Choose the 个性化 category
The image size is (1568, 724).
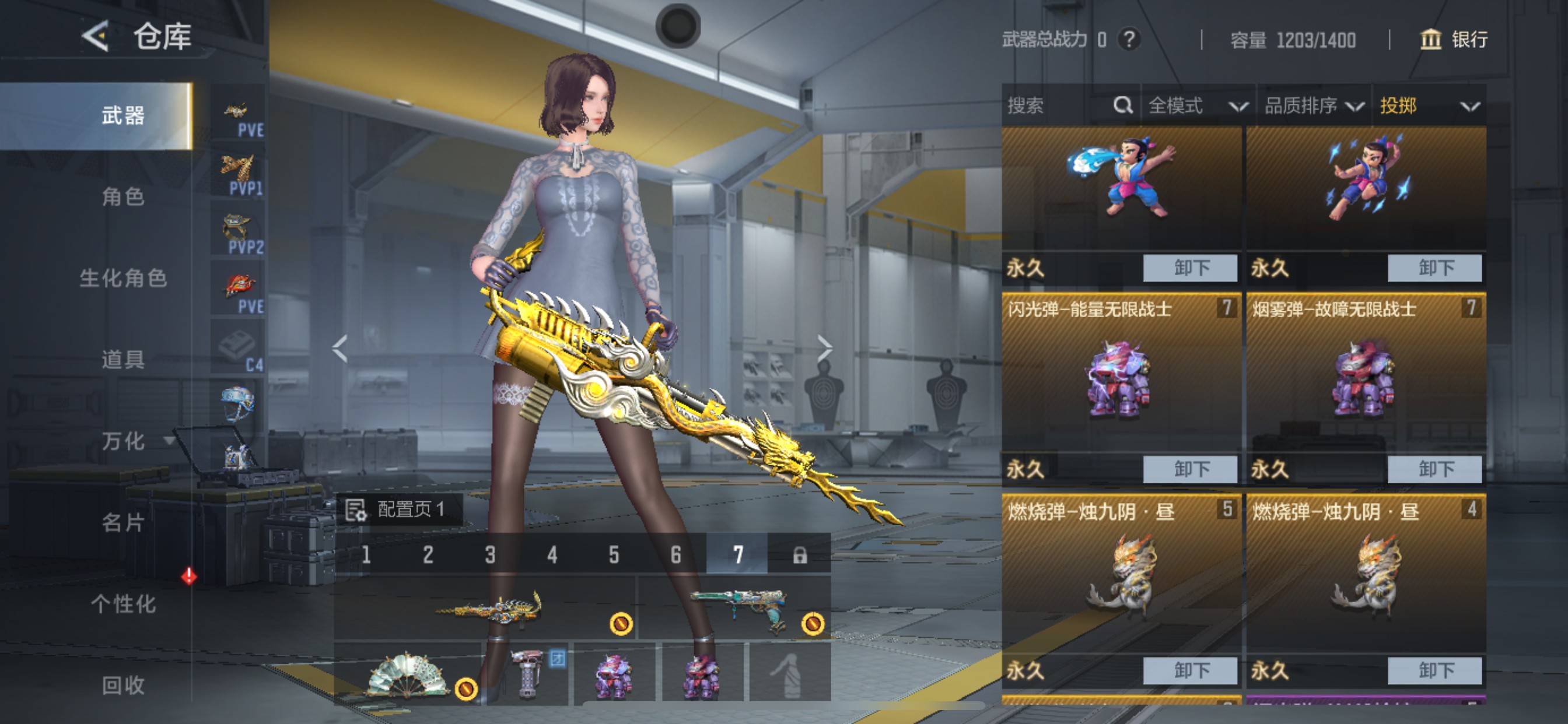click(123, 604)
